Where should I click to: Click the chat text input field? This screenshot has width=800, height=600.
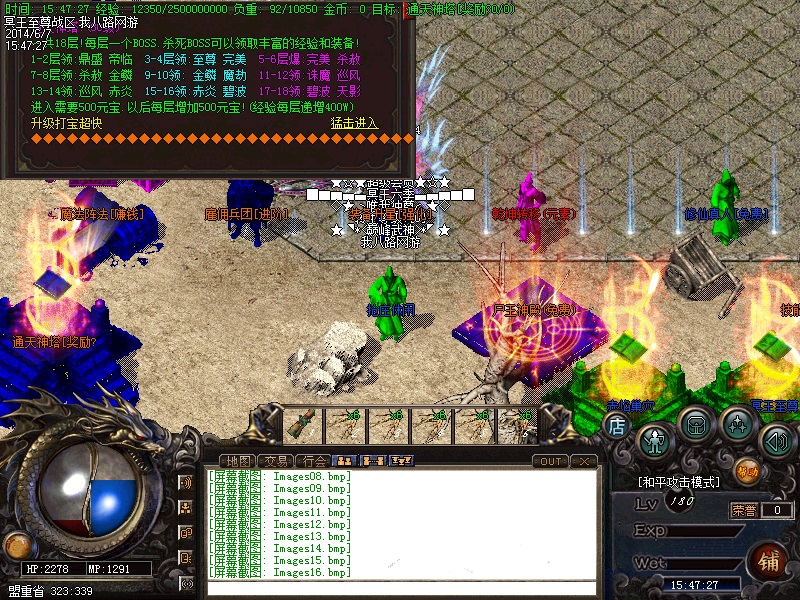point(400,588)
